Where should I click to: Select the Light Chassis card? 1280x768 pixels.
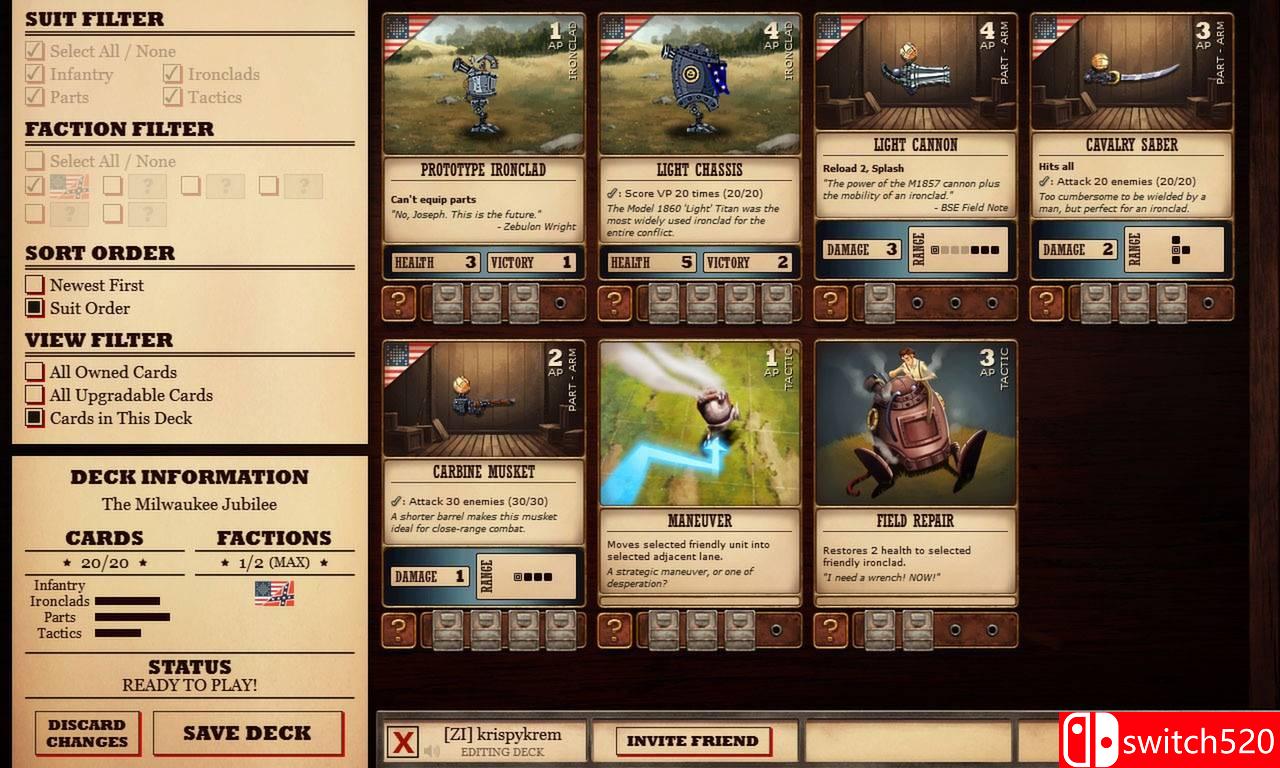(x=698, y=140)
